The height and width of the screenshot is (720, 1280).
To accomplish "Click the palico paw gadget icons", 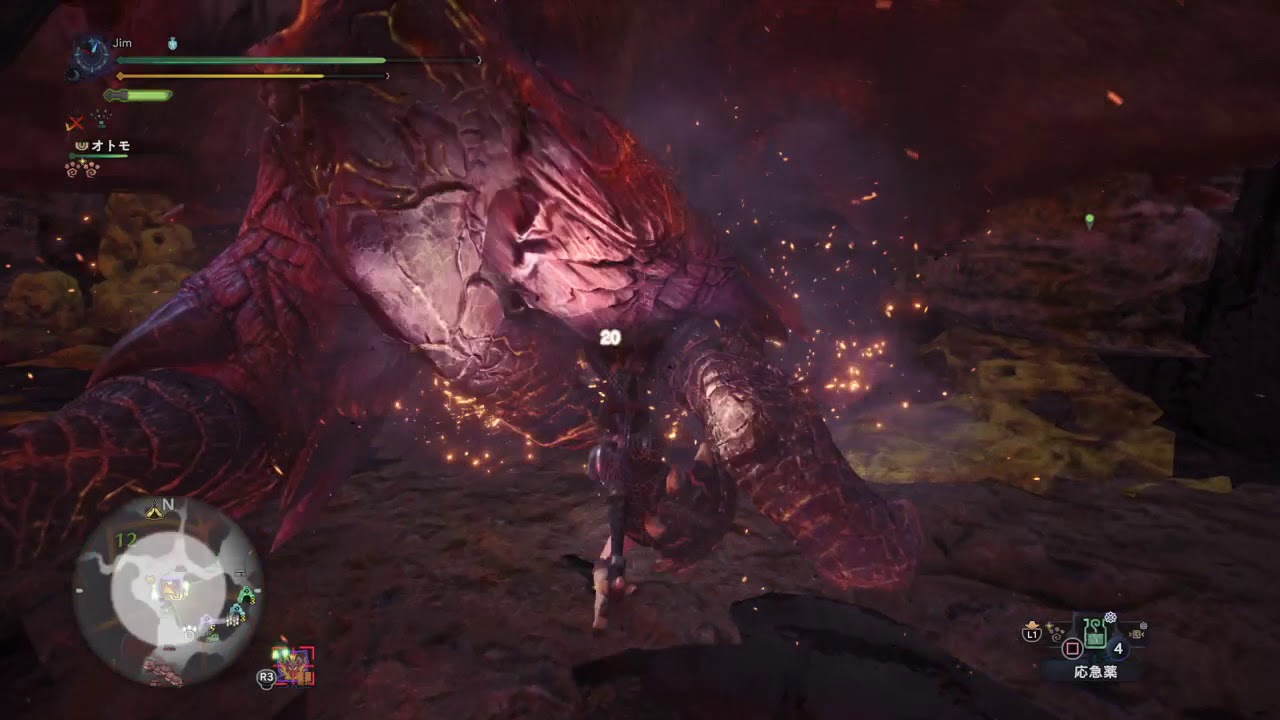I will coord(82,169).
